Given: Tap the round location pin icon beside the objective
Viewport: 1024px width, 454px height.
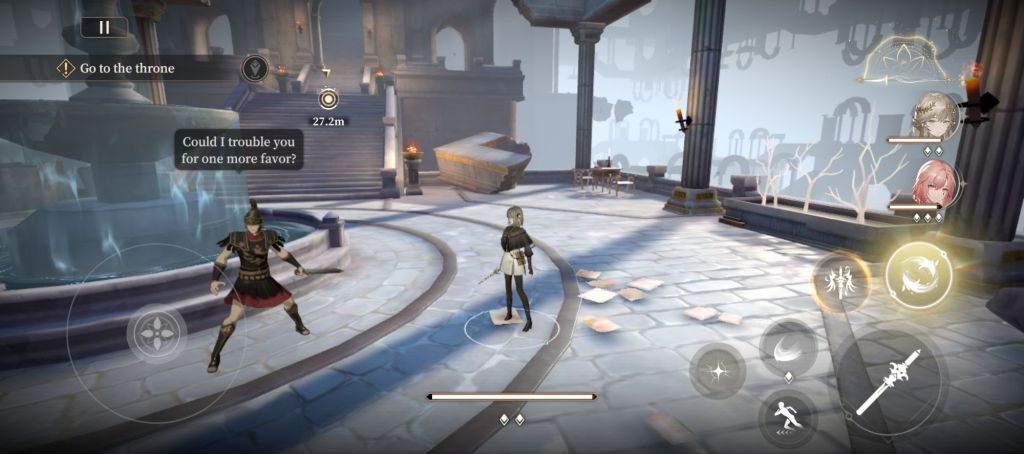Looking at the screenshot, I should tap(254, 68).
